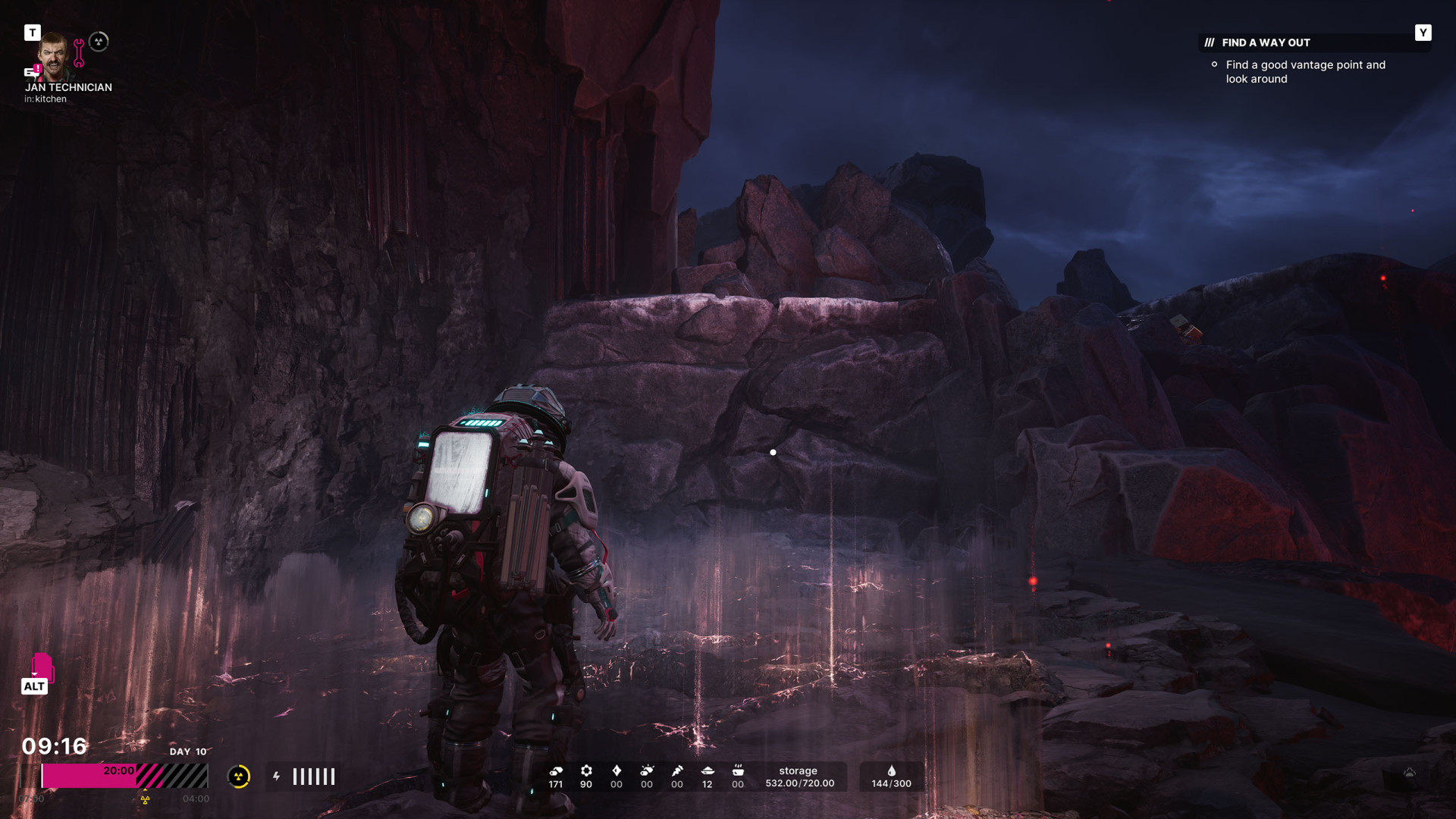Click the gear-shaped resource icon showing 90
The width and height of the screenshot is (1456, 819).
(x=586, y=771)
